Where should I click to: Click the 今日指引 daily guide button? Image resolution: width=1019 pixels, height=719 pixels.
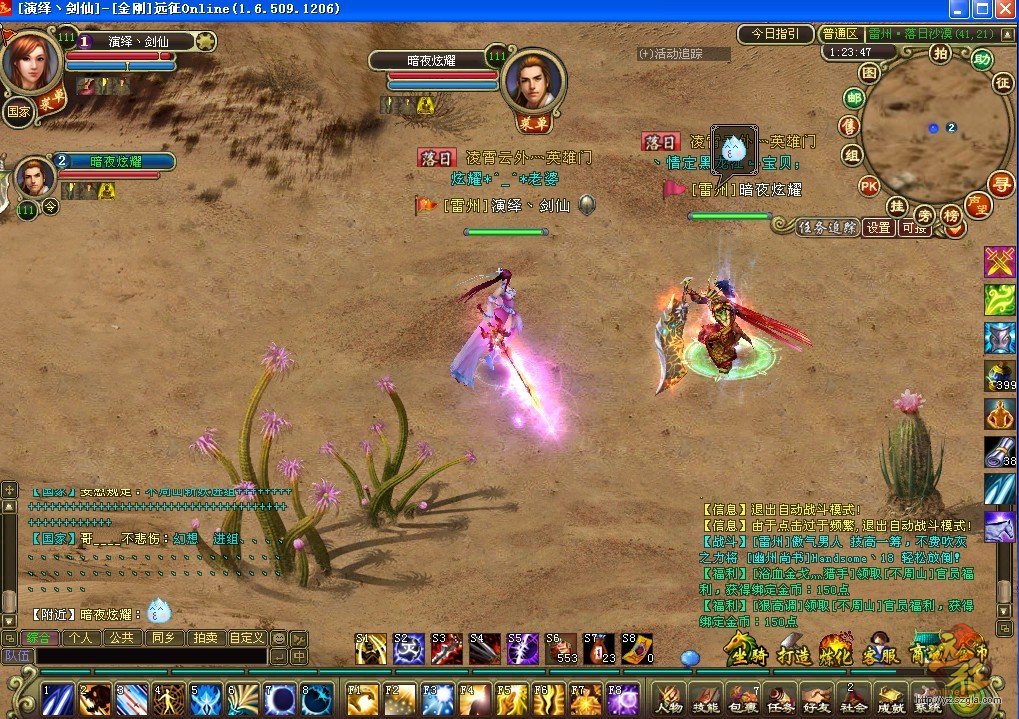coord(775,34)
